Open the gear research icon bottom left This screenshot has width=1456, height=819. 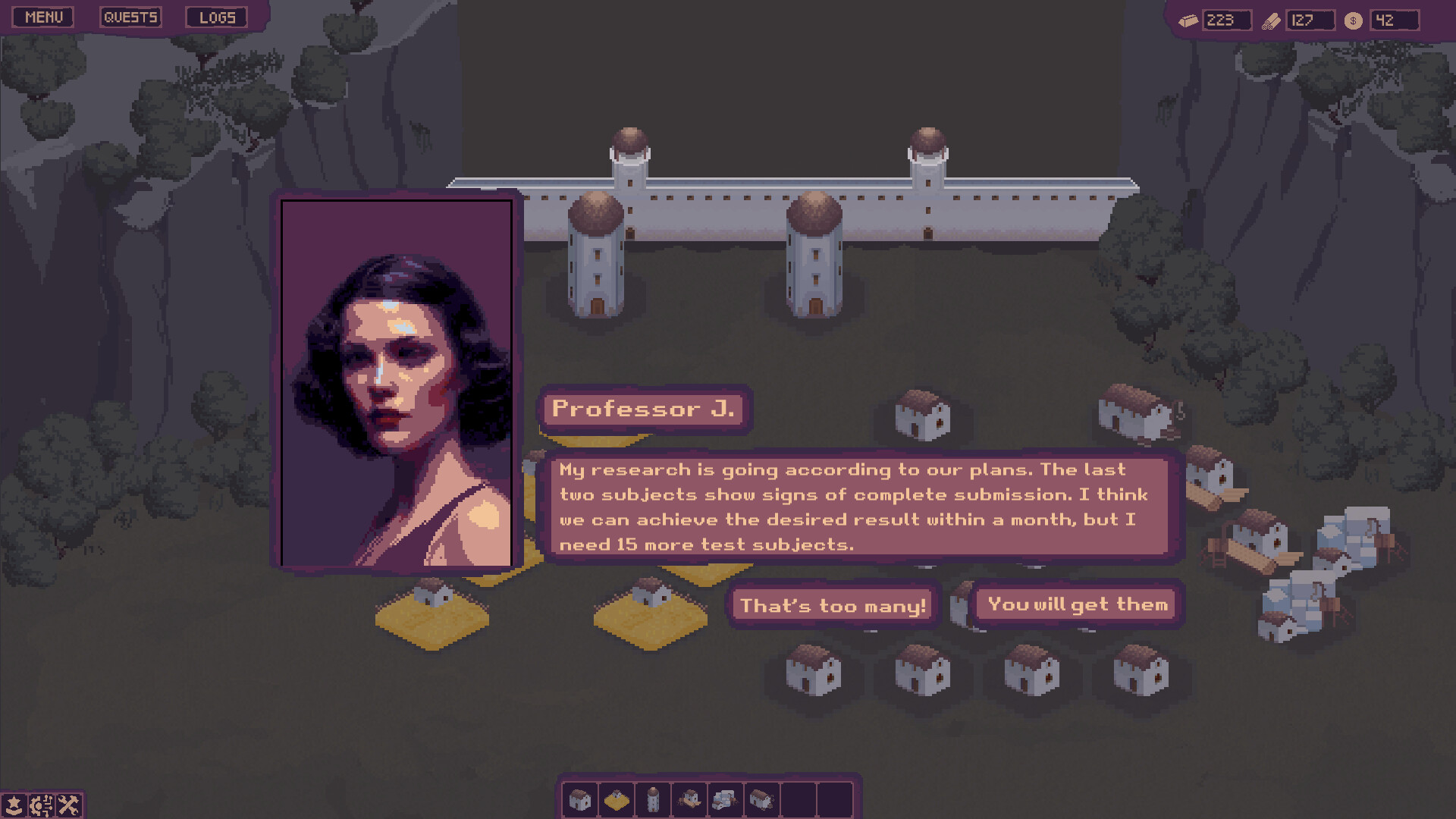41,805
